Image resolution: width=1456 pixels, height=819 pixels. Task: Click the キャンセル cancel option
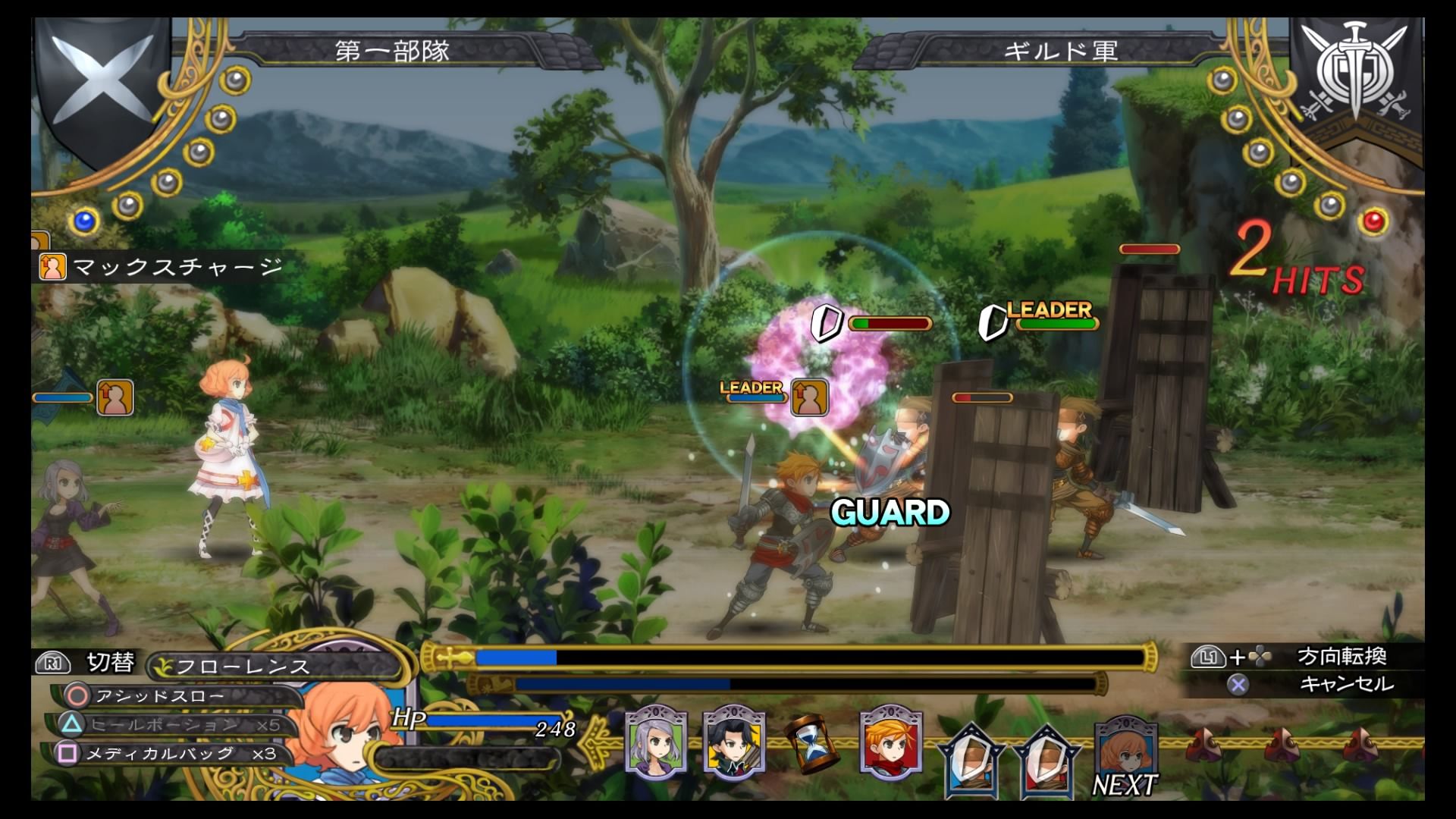tap(1346, 685)
